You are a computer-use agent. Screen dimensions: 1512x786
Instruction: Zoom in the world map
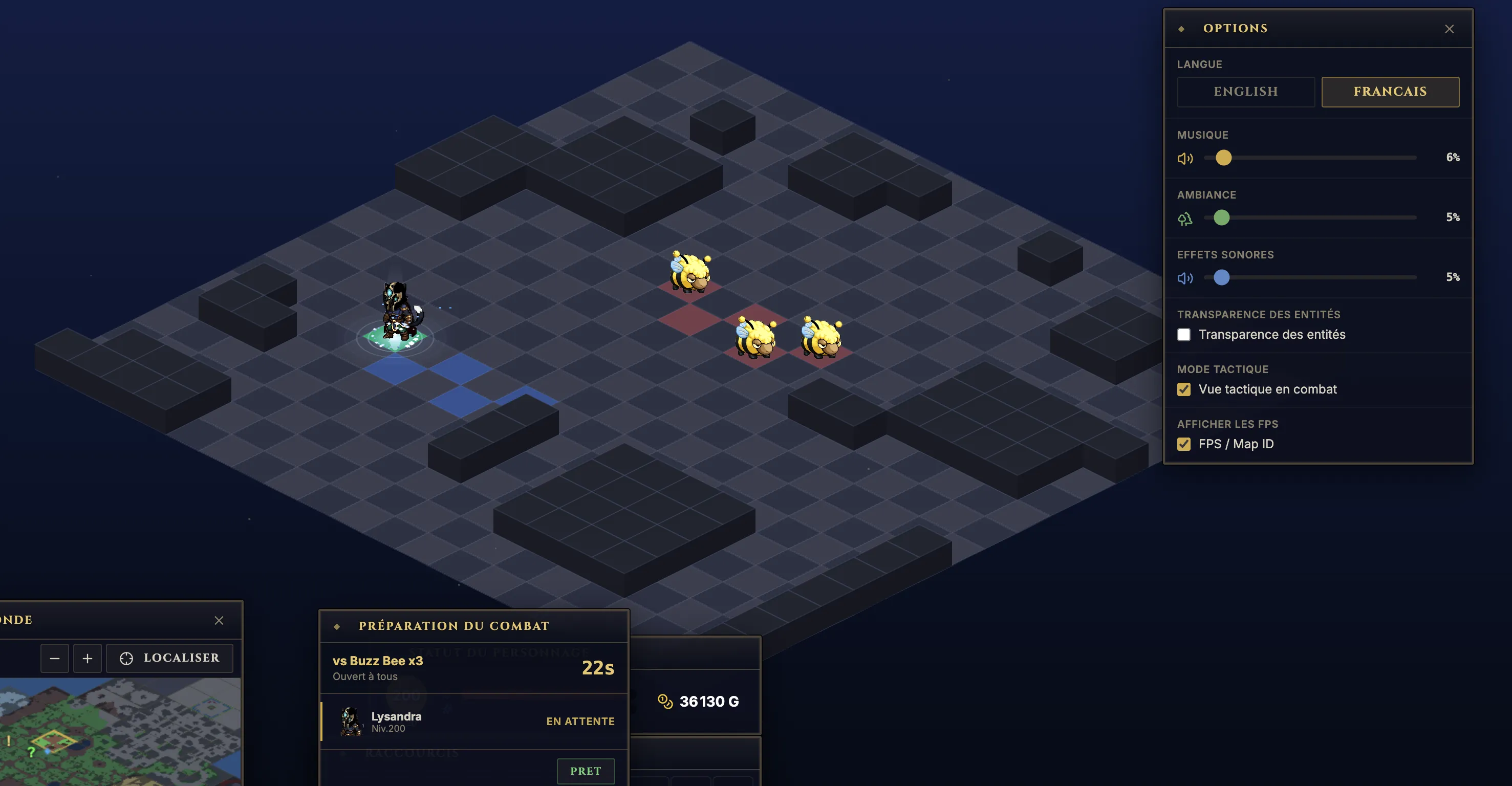pyautogui.click(x=88, y=659)
